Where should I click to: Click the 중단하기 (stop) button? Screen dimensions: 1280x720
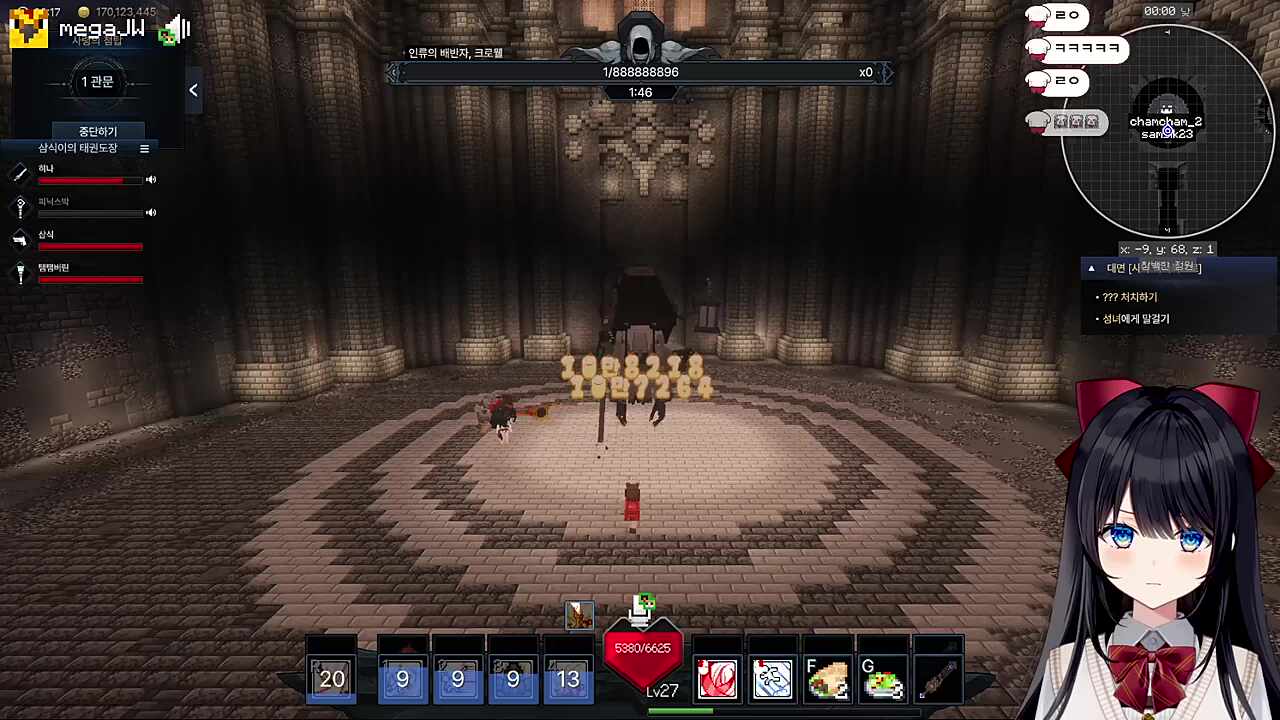click(x=98, y=131)
